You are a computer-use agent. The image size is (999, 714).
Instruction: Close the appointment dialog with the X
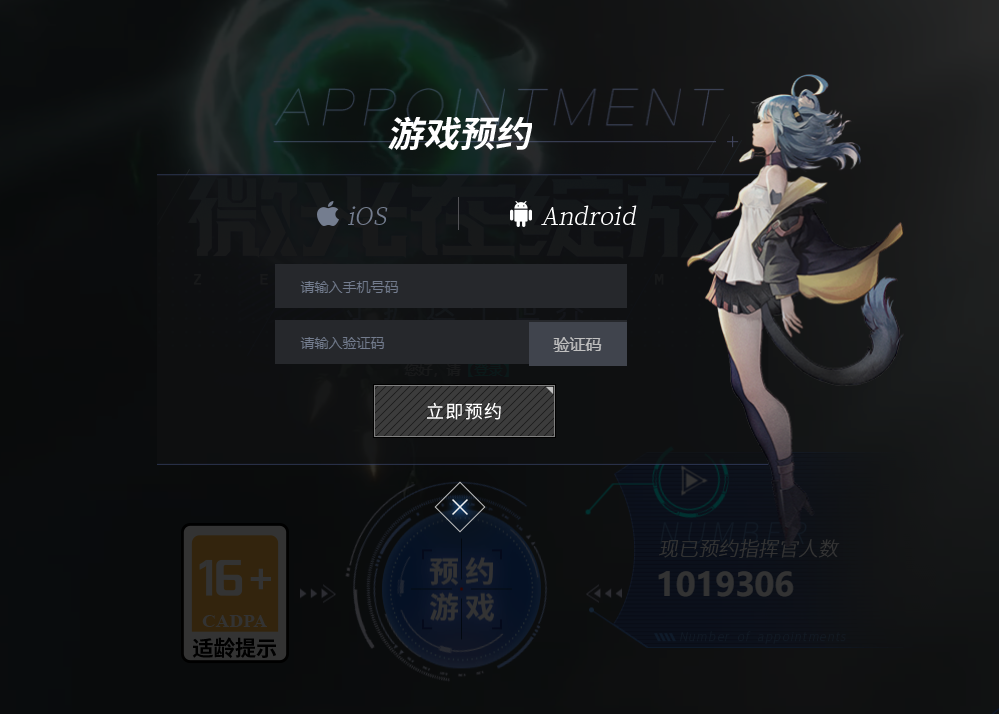point(460,507)
